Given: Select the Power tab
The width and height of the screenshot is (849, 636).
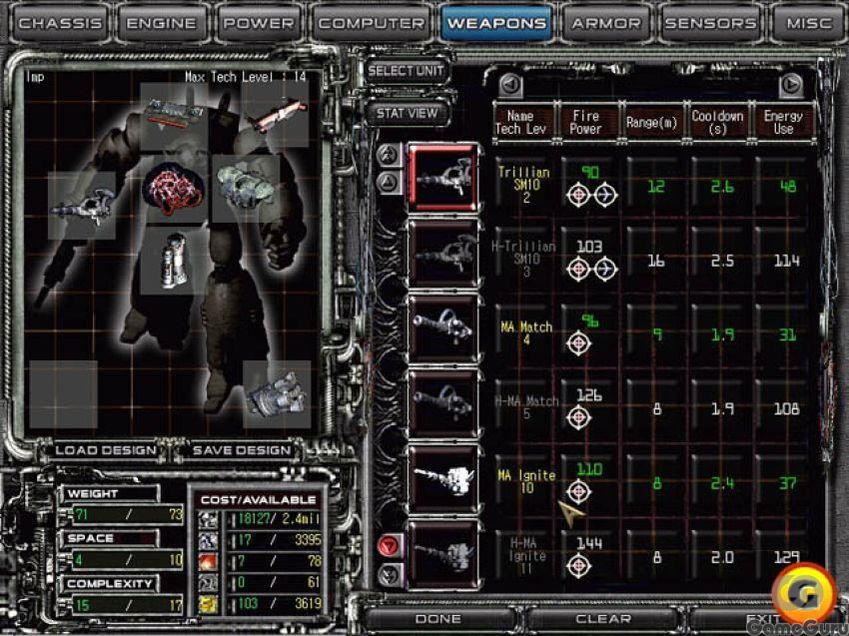Looking at the screenshot, I should pos(259,23).
